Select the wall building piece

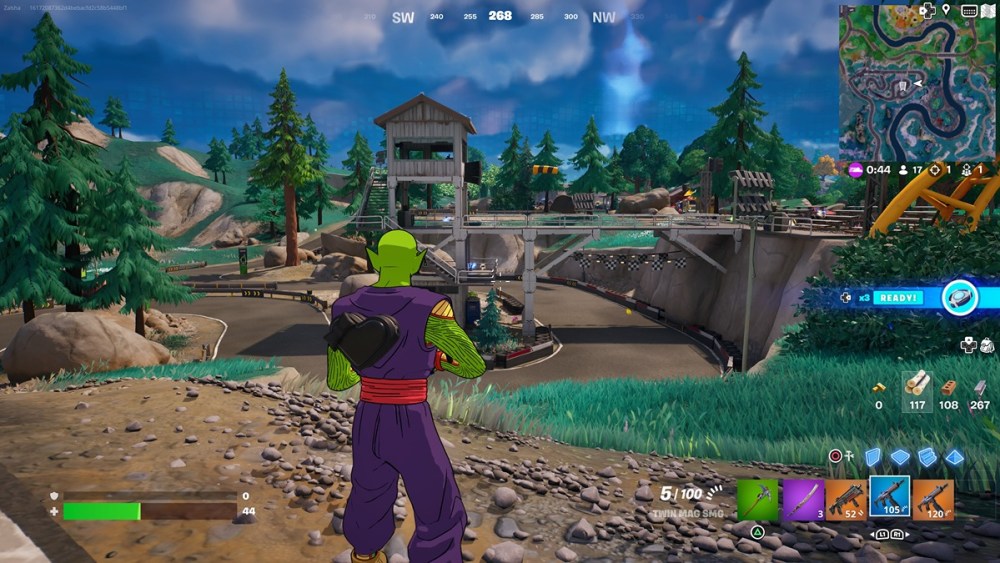pyautogui.click(x=873, y=457)
